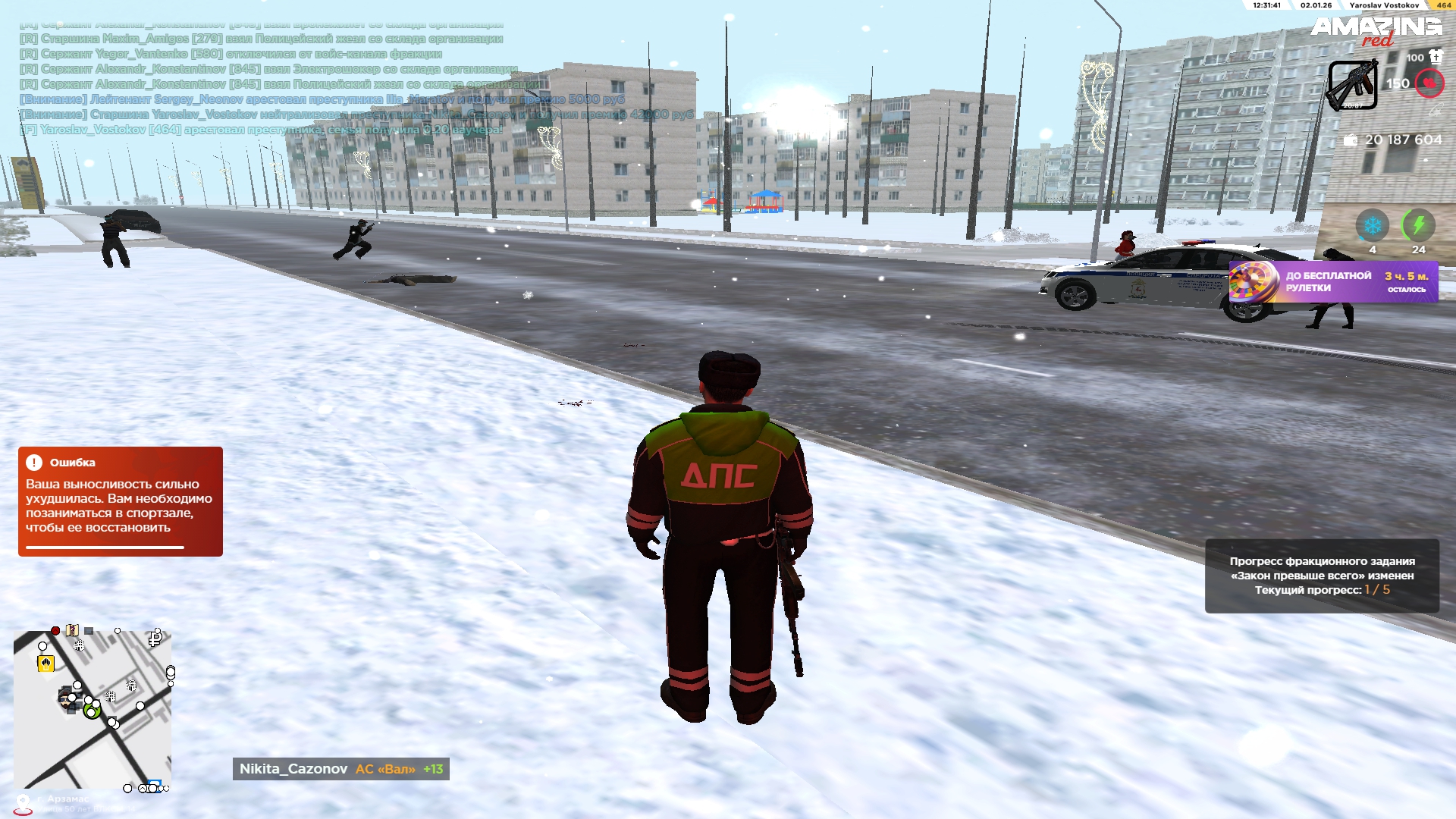Click the wallet money icon
The image size is (1456, 819).
click(1351, 140)
